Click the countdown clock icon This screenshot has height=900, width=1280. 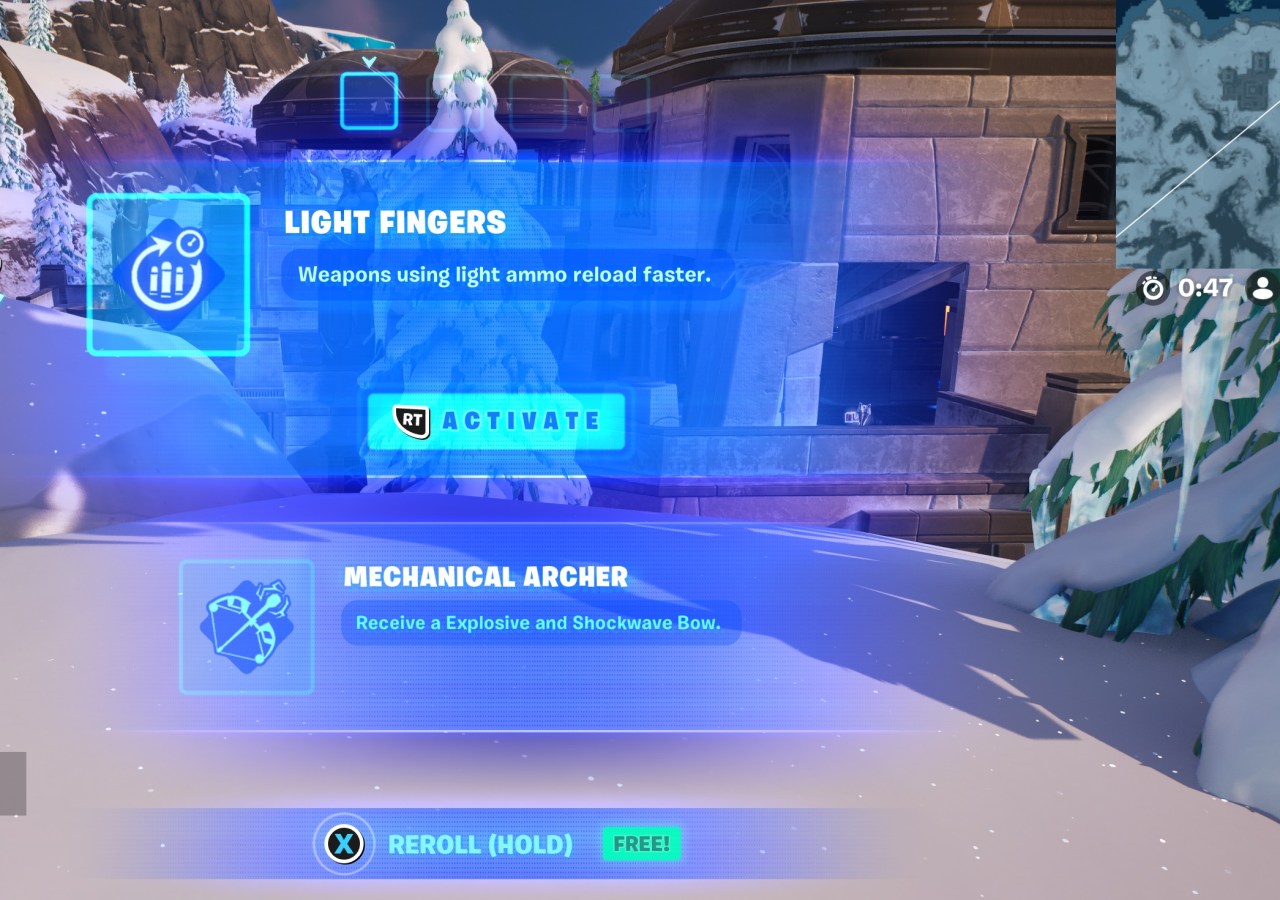[1153, 289]
